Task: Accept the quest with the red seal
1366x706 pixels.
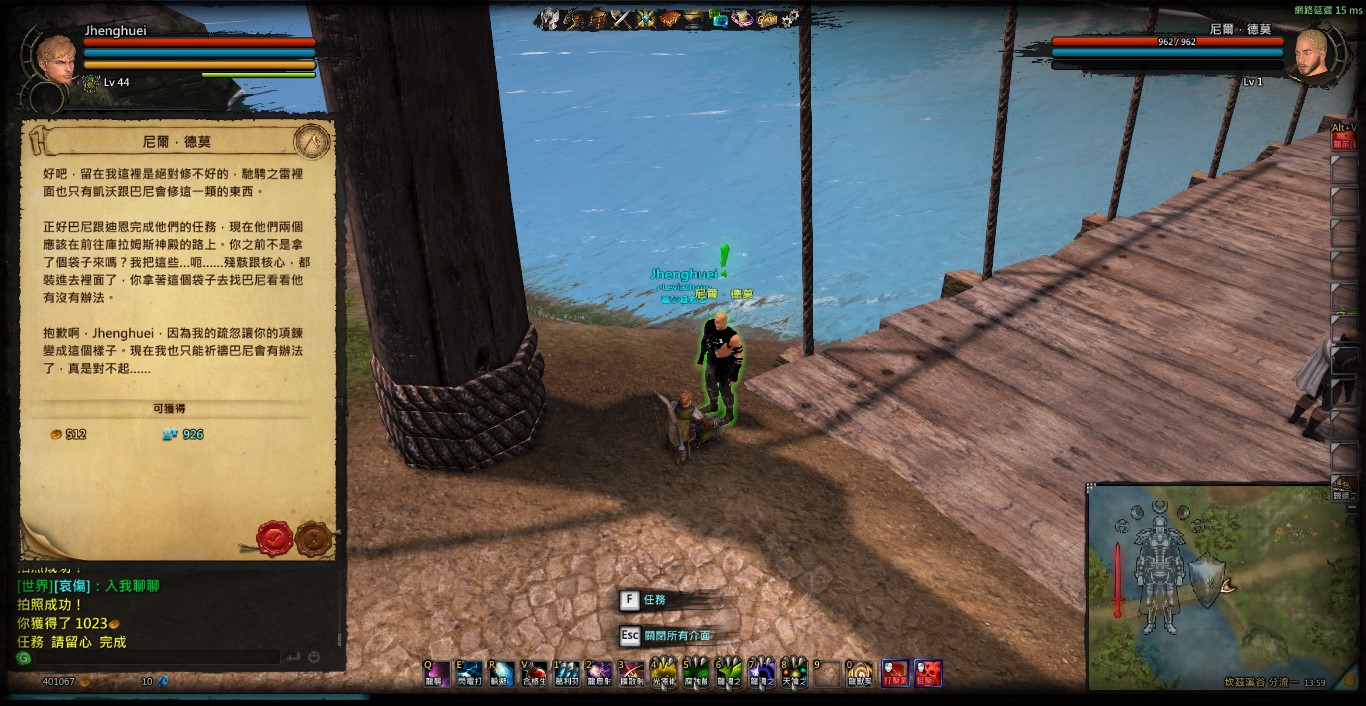Action: tap(273, 538)
